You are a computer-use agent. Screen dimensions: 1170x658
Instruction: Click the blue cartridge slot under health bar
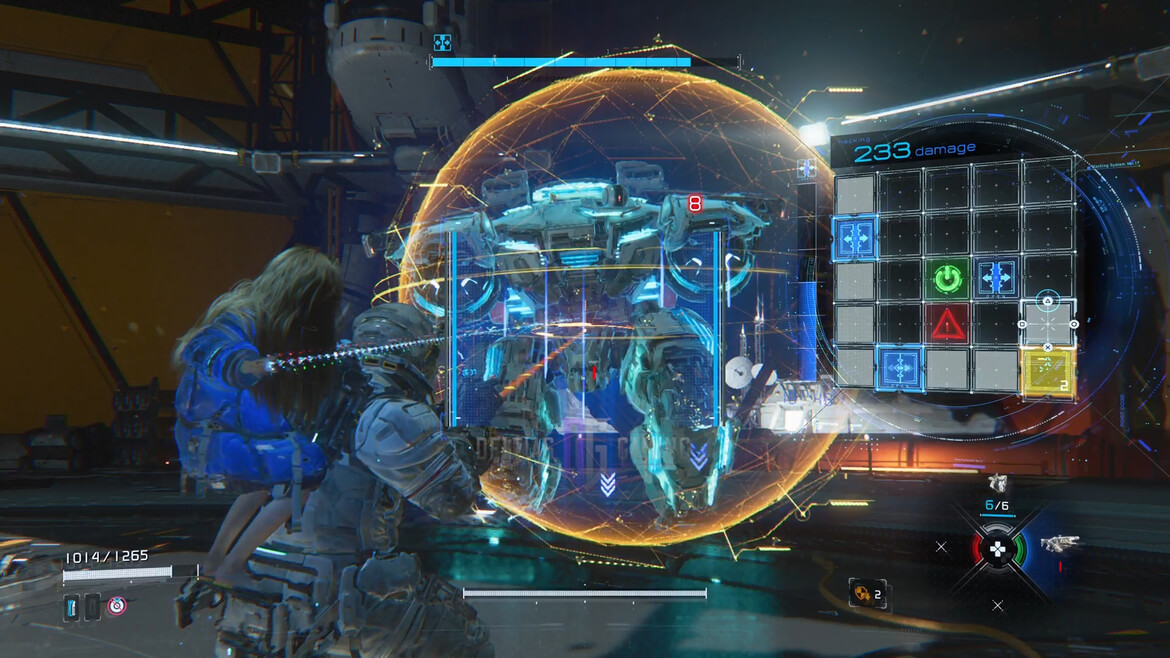pyautogui.click(x=72, y=606)
